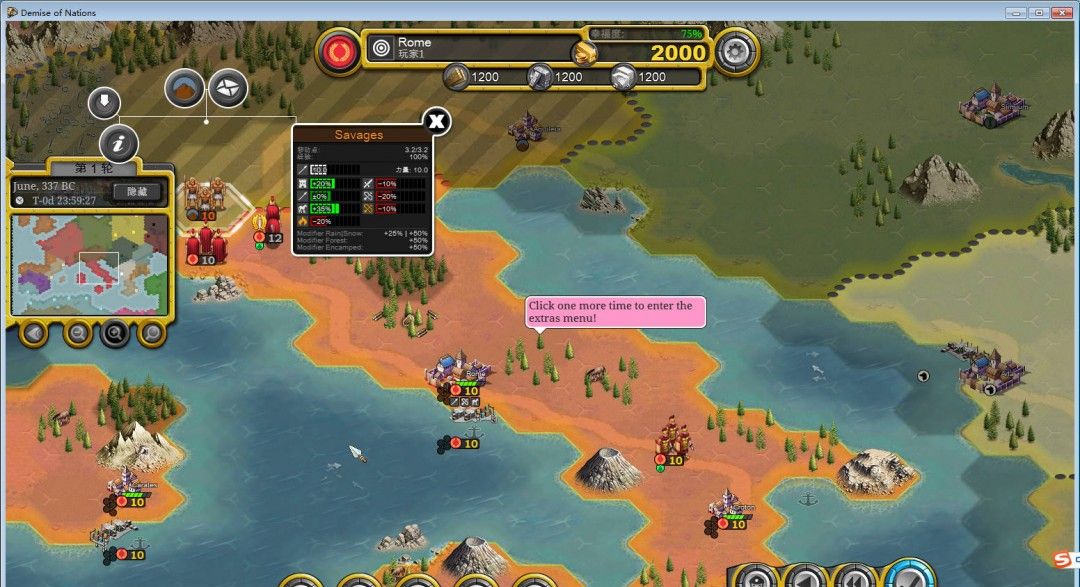Select the Savages unit with selection hexagon
This screenshot has height=587, width=1080.
pyautogui.click(x=205, y=198)
